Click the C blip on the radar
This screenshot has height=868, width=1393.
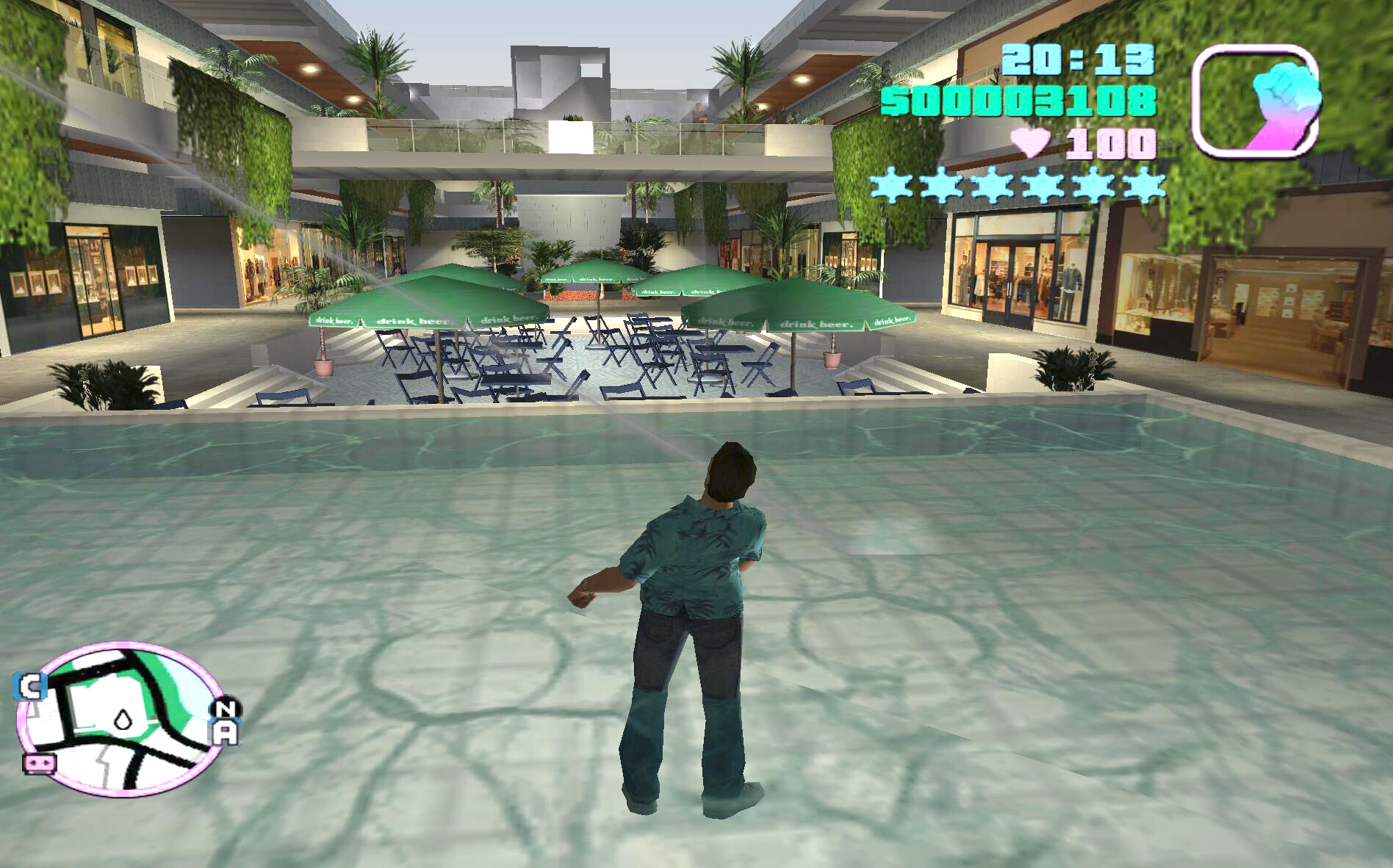31,687
